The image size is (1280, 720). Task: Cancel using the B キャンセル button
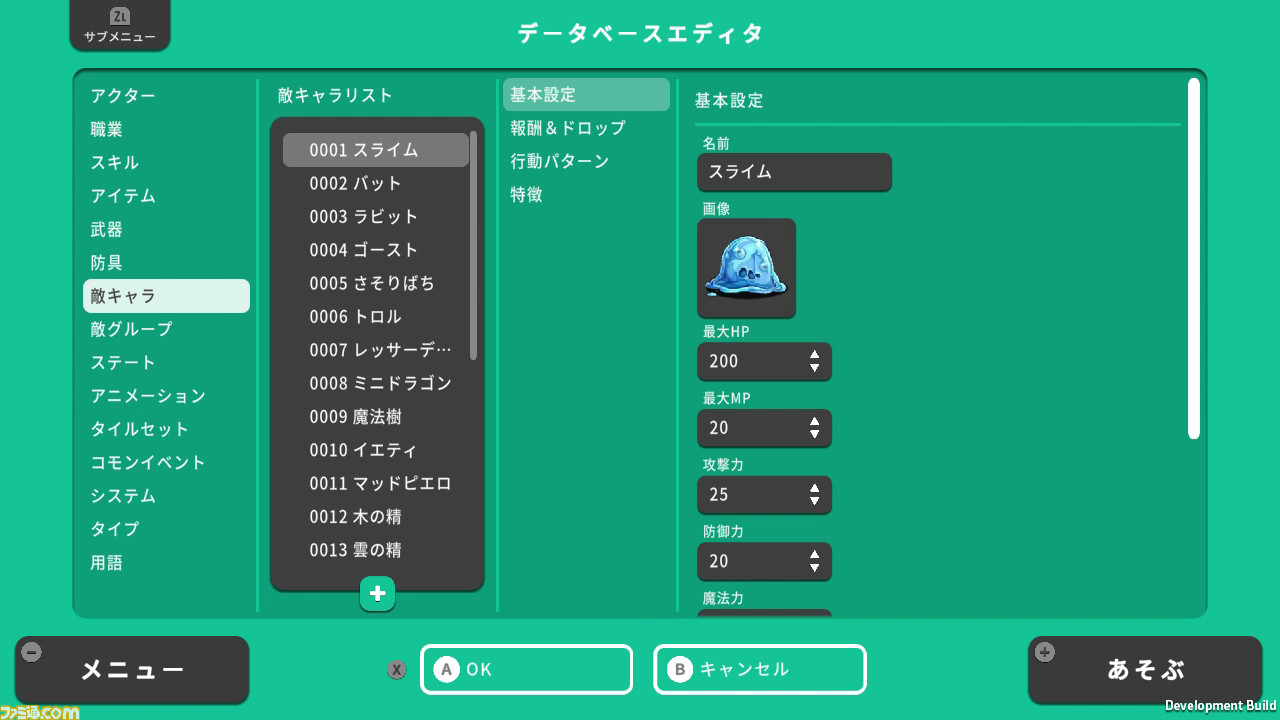tap(760, 669)
